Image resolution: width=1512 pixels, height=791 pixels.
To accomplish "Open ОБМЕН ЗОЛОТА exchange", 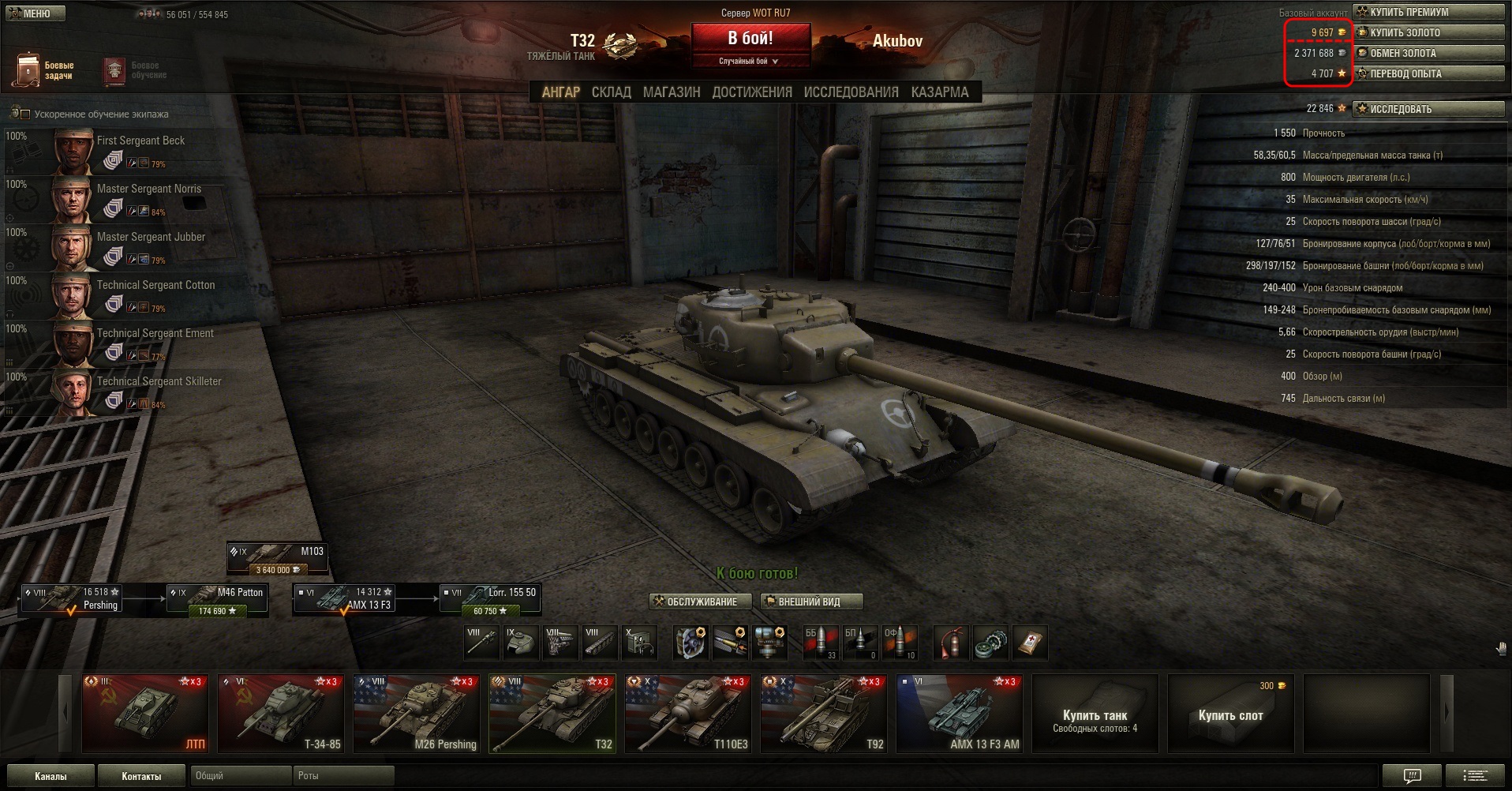I will (x=1428, y=53).
